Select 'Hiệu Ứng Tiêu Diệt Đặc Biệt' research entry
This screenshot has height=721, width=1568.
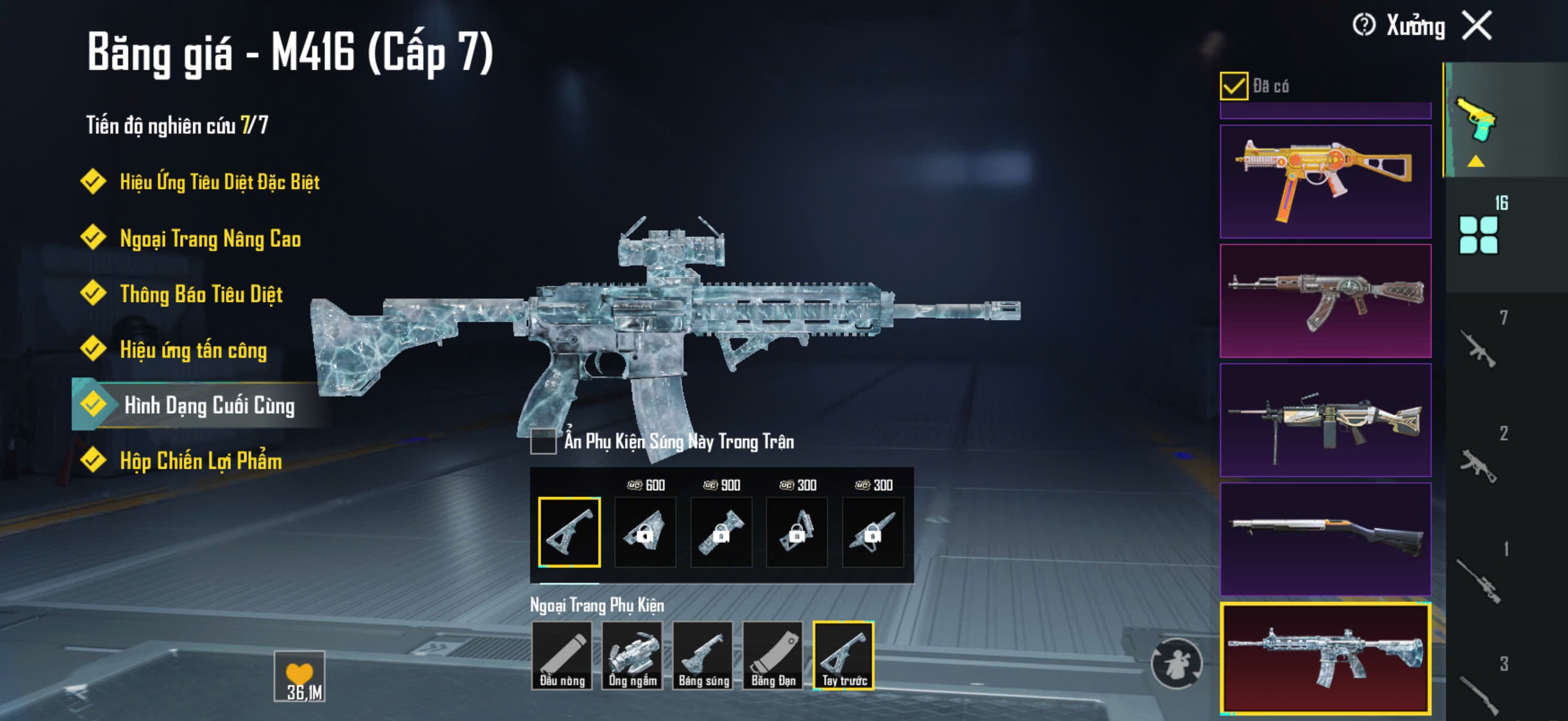point(219,182)
